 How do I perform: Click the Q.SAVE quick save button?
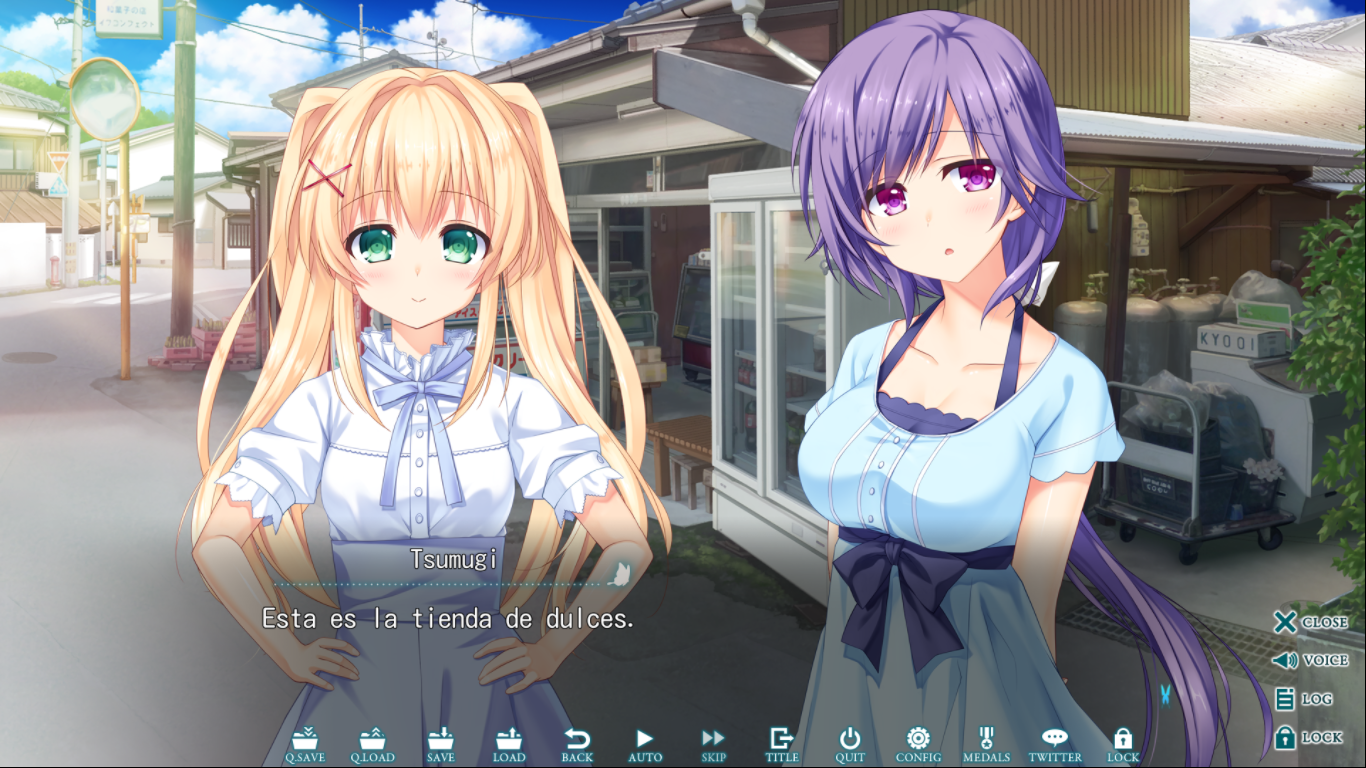tap(305, 744)
